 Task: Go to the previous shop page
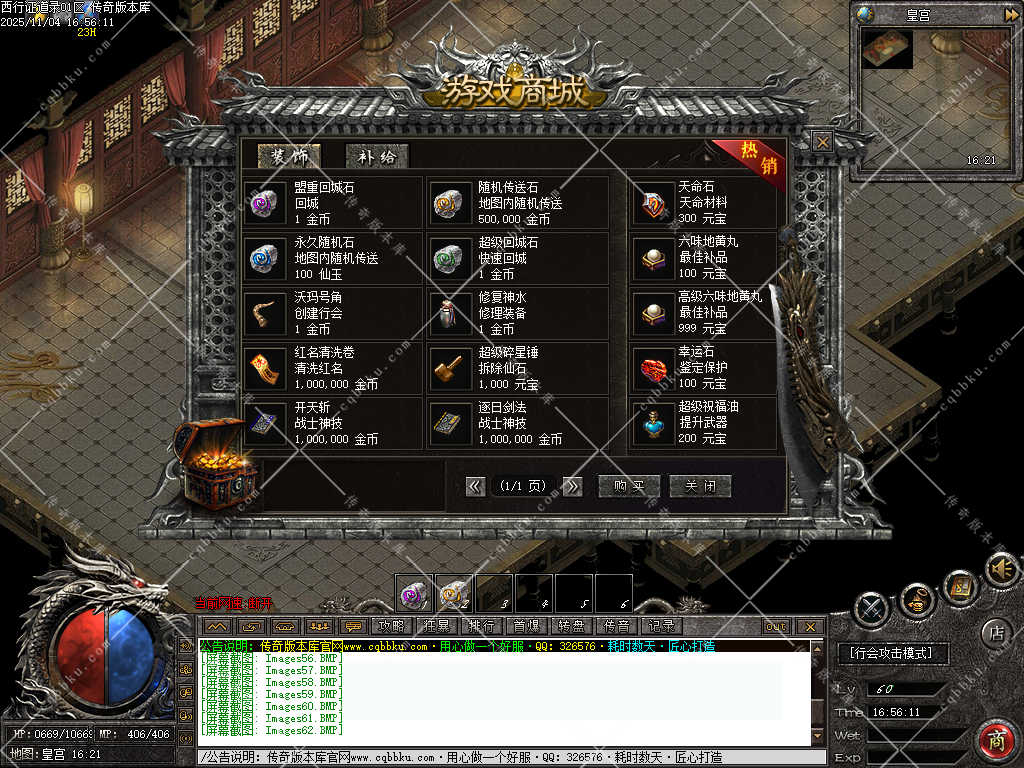475,486
